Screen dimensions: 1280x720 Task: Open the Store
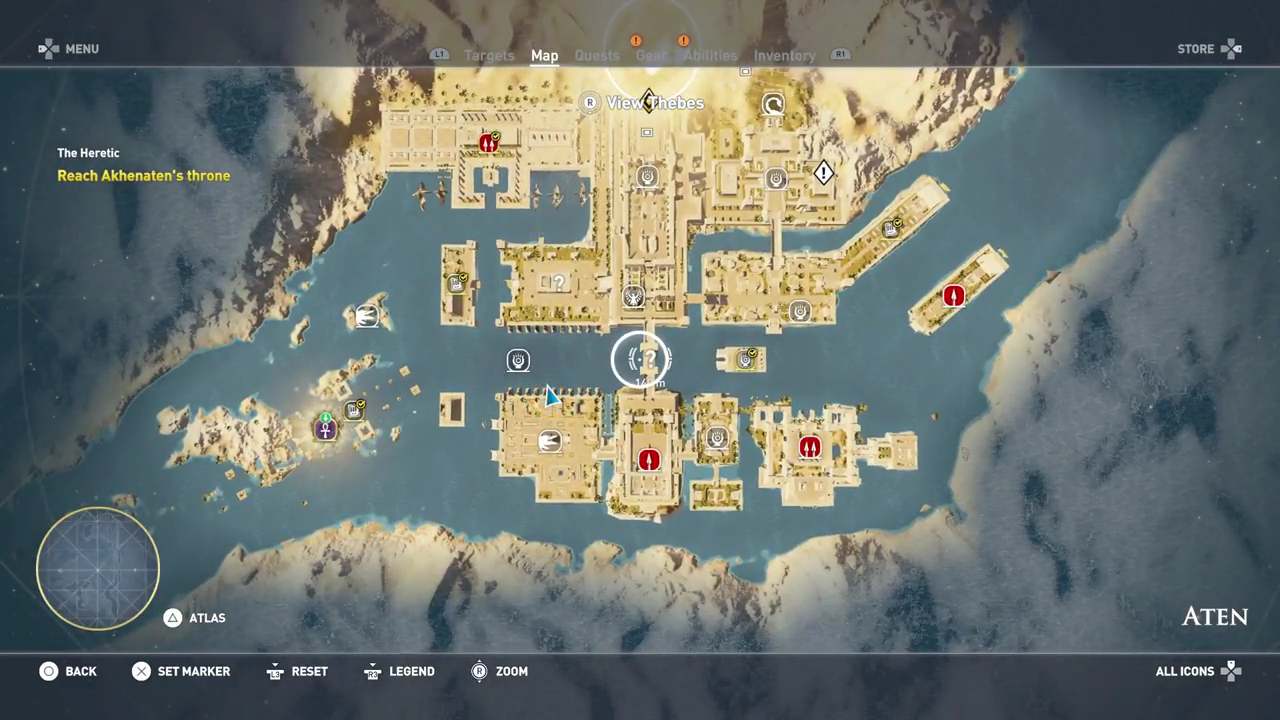[x=1209, y=49]
